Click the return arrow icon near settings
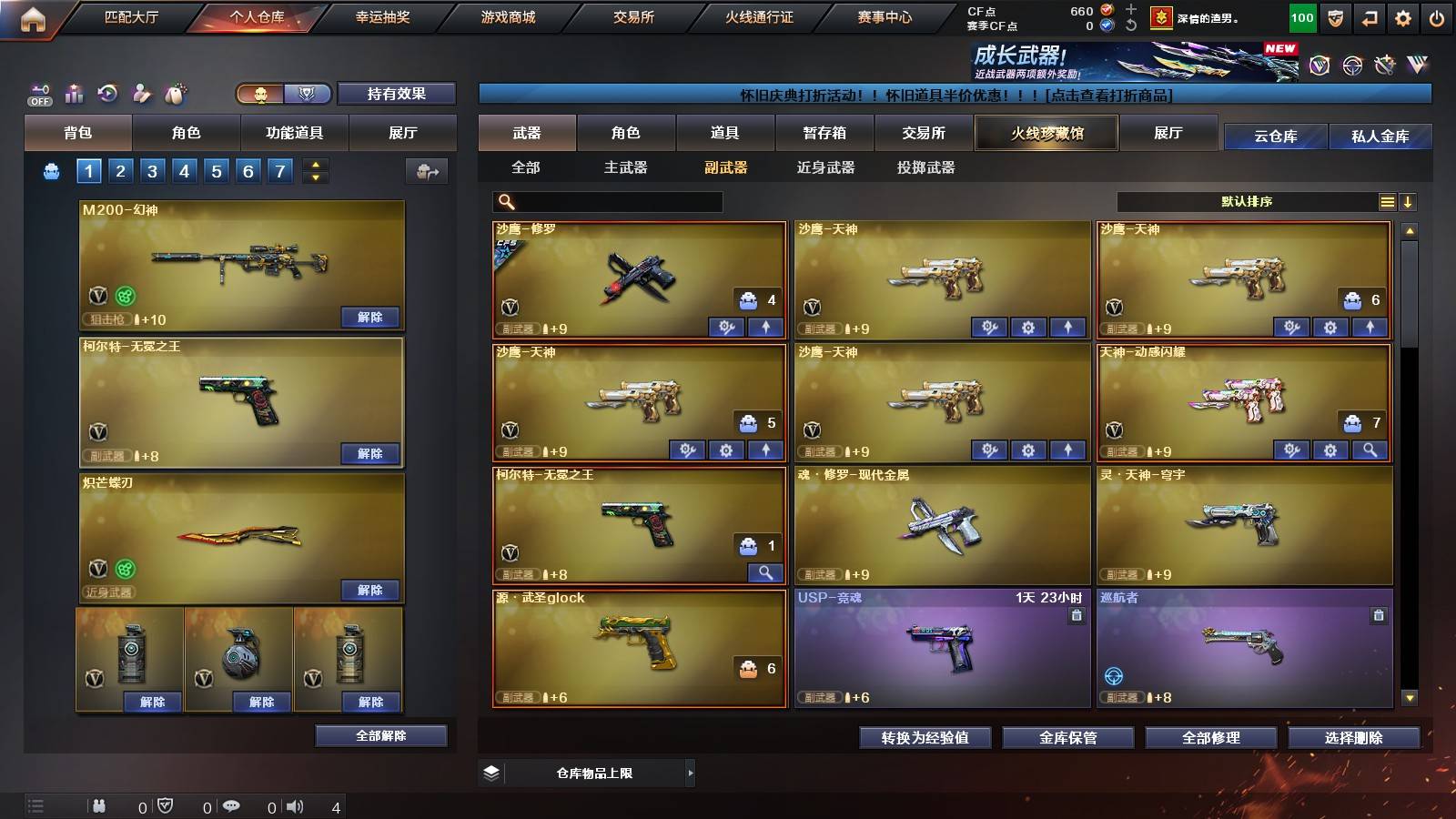1456x819 pixels. (1369, 16)
